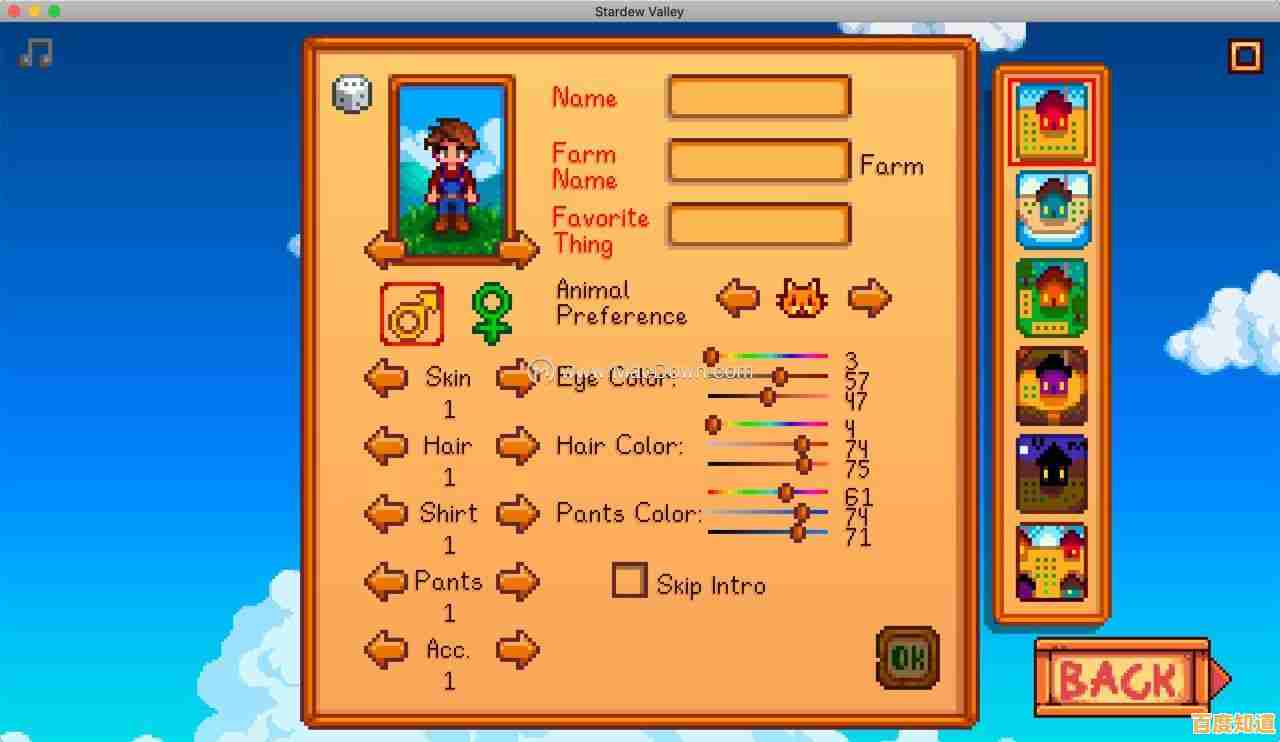Select the Standard farm layout thumbnail

(1051, 120)
